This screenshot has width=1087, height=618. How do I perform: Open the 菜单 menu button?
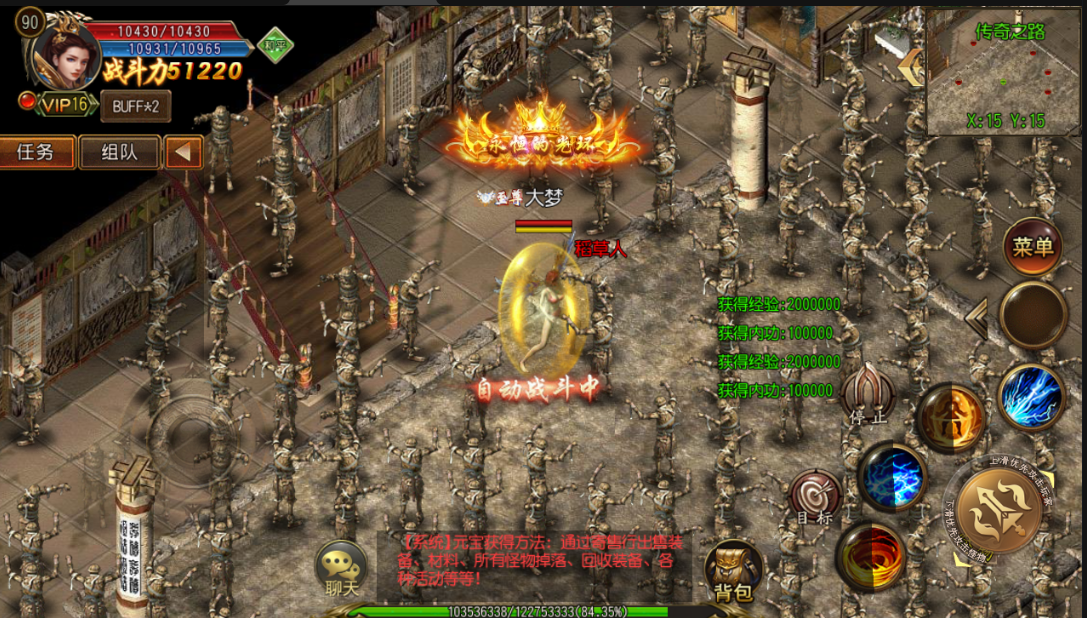pos(1033,246)
